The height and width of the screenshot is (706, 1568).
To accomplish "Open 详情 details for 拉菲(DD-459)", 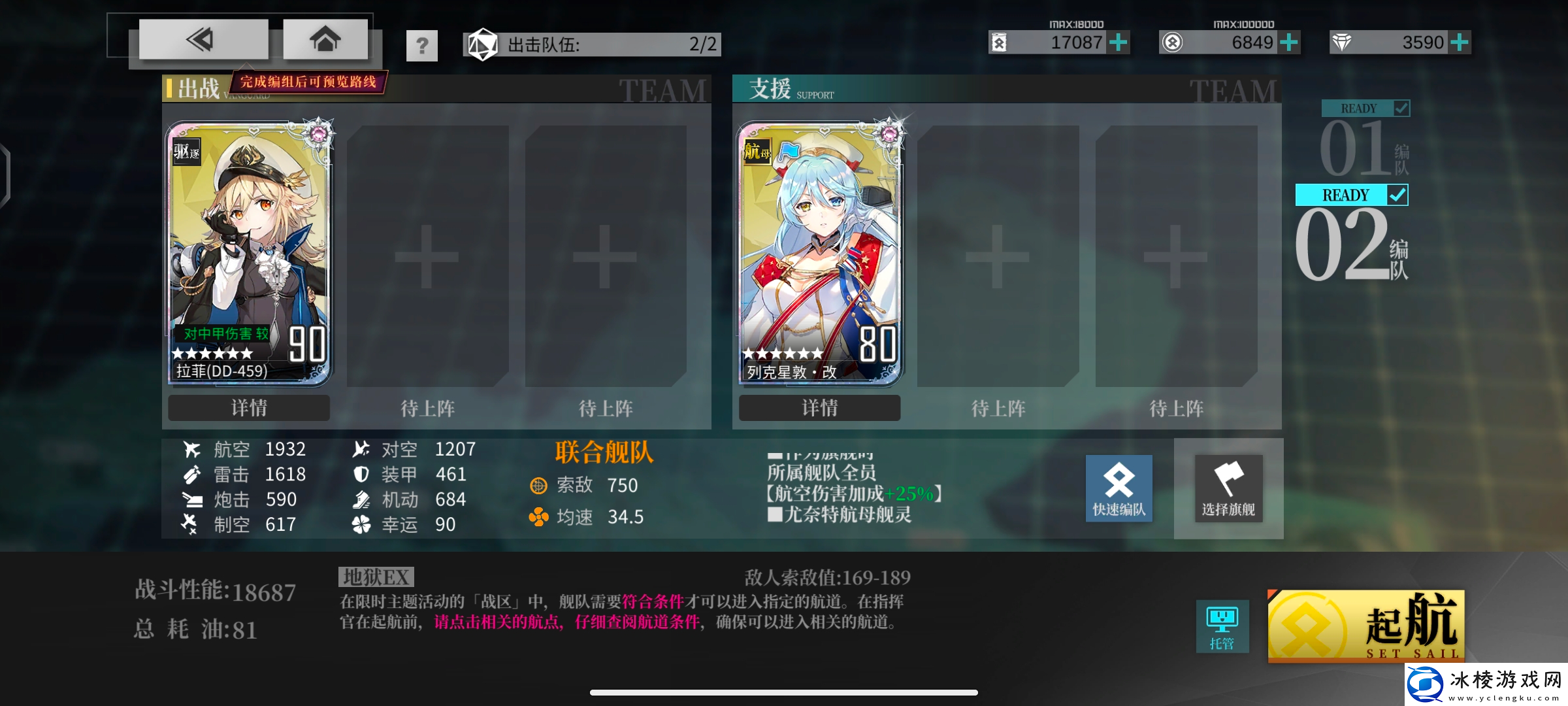I will click(x=248, y=407).
